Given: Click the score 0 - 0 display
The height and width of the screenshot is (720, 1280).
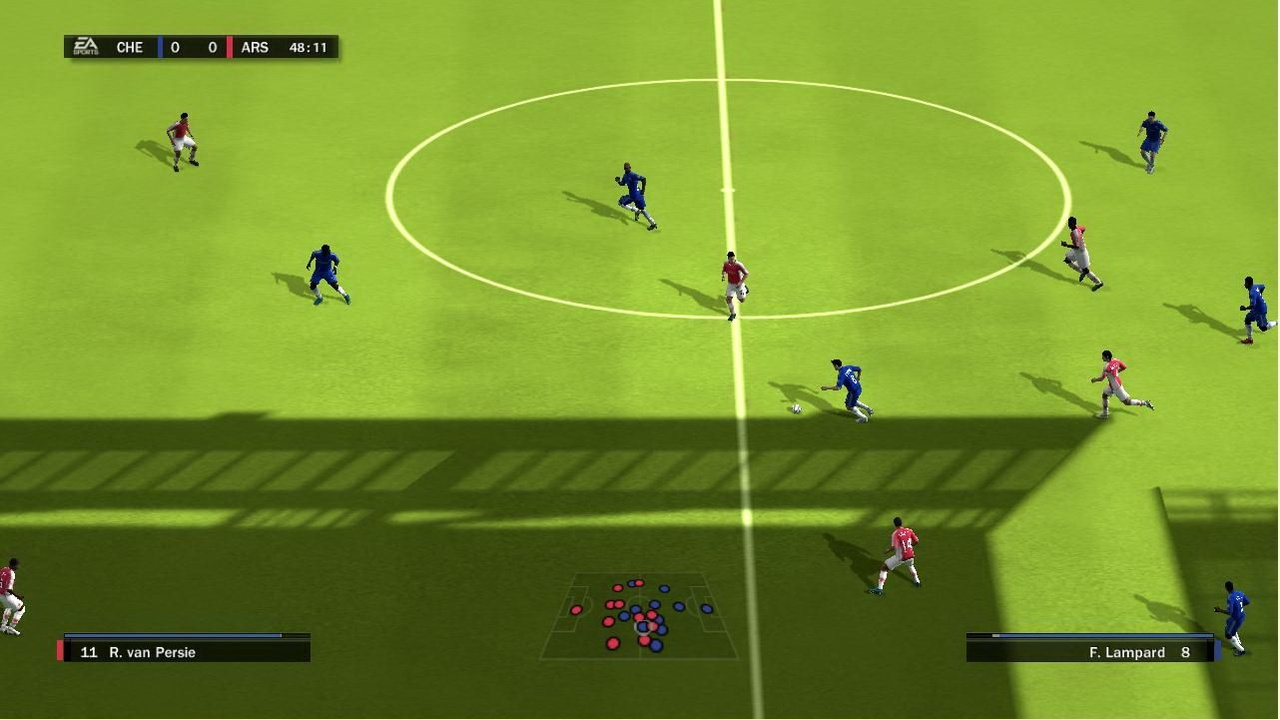Looking at the screenshot, I should click(193, 47).
